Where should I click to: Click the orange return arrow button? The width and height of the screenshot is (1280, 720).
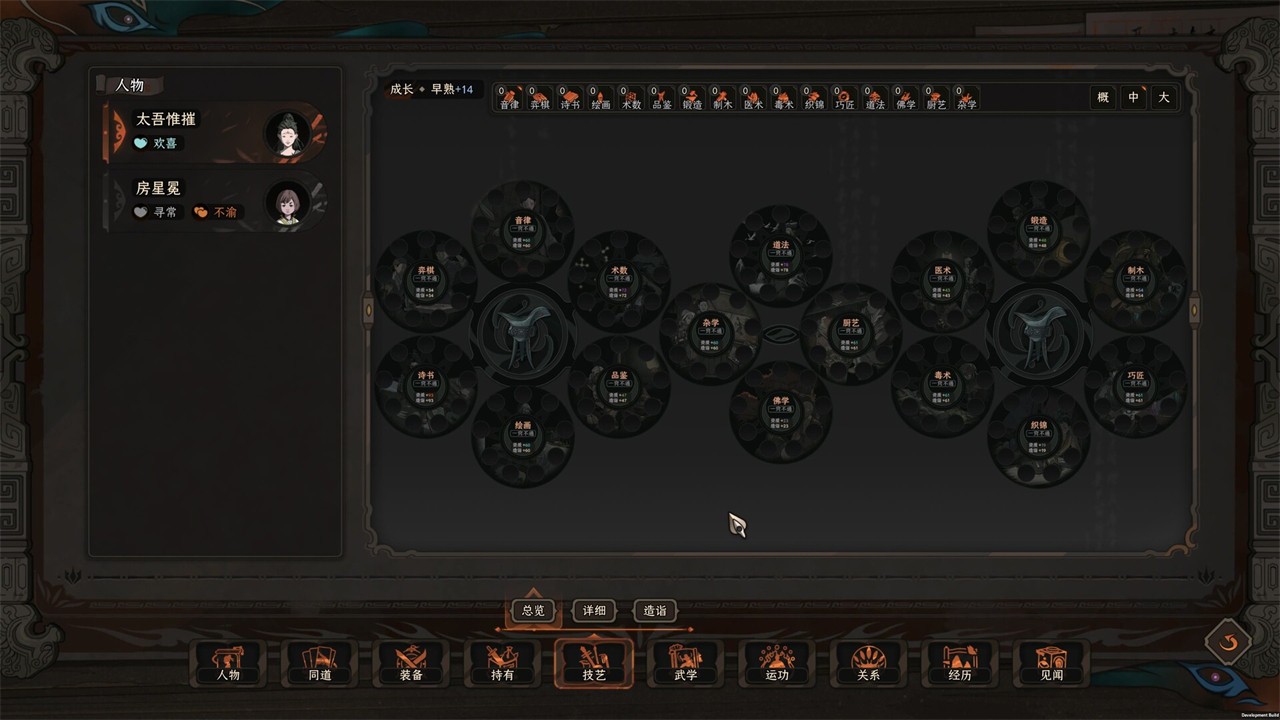(x=1228, y=642)
